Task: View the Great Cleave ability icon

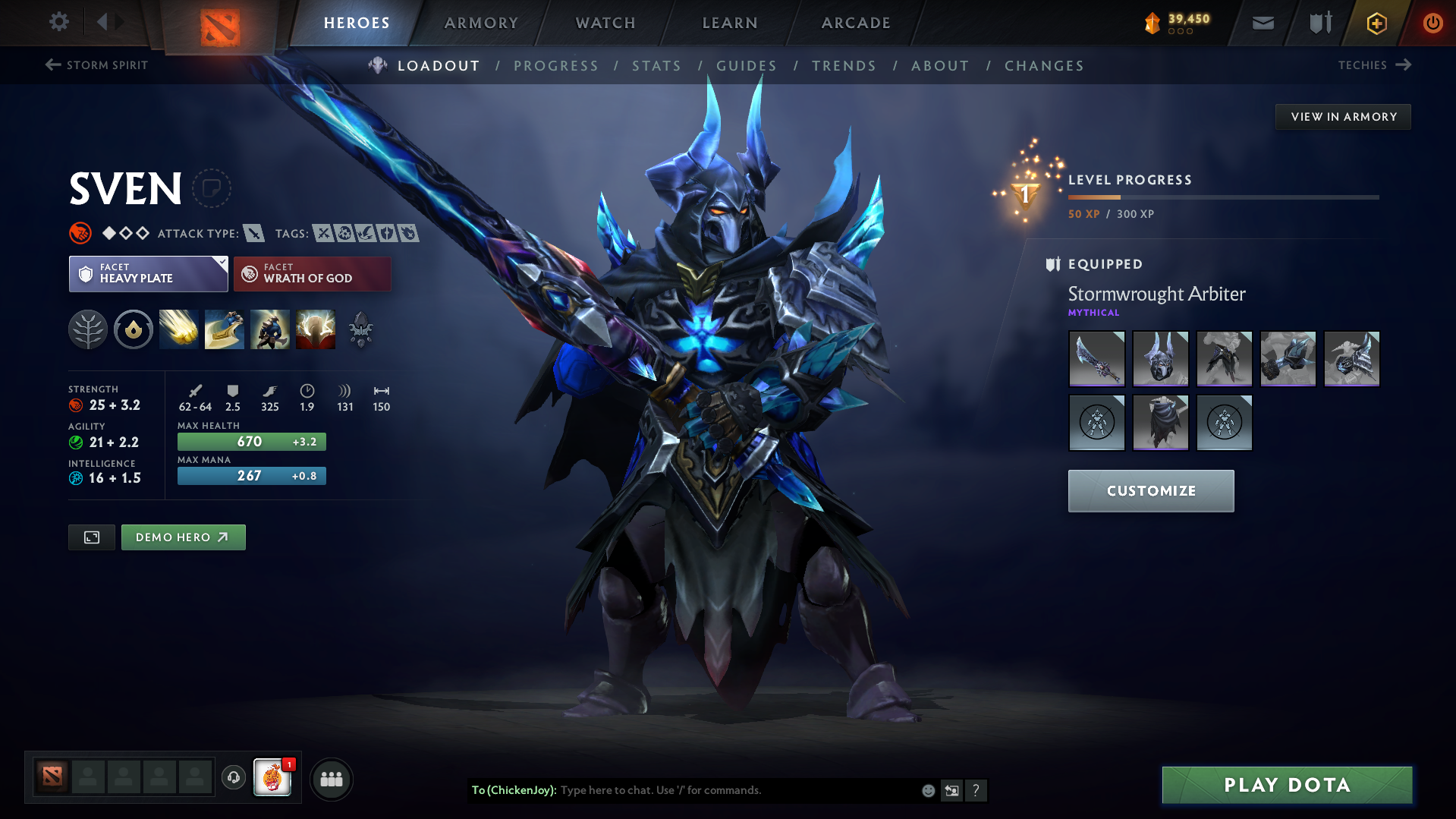Action: 224,329
